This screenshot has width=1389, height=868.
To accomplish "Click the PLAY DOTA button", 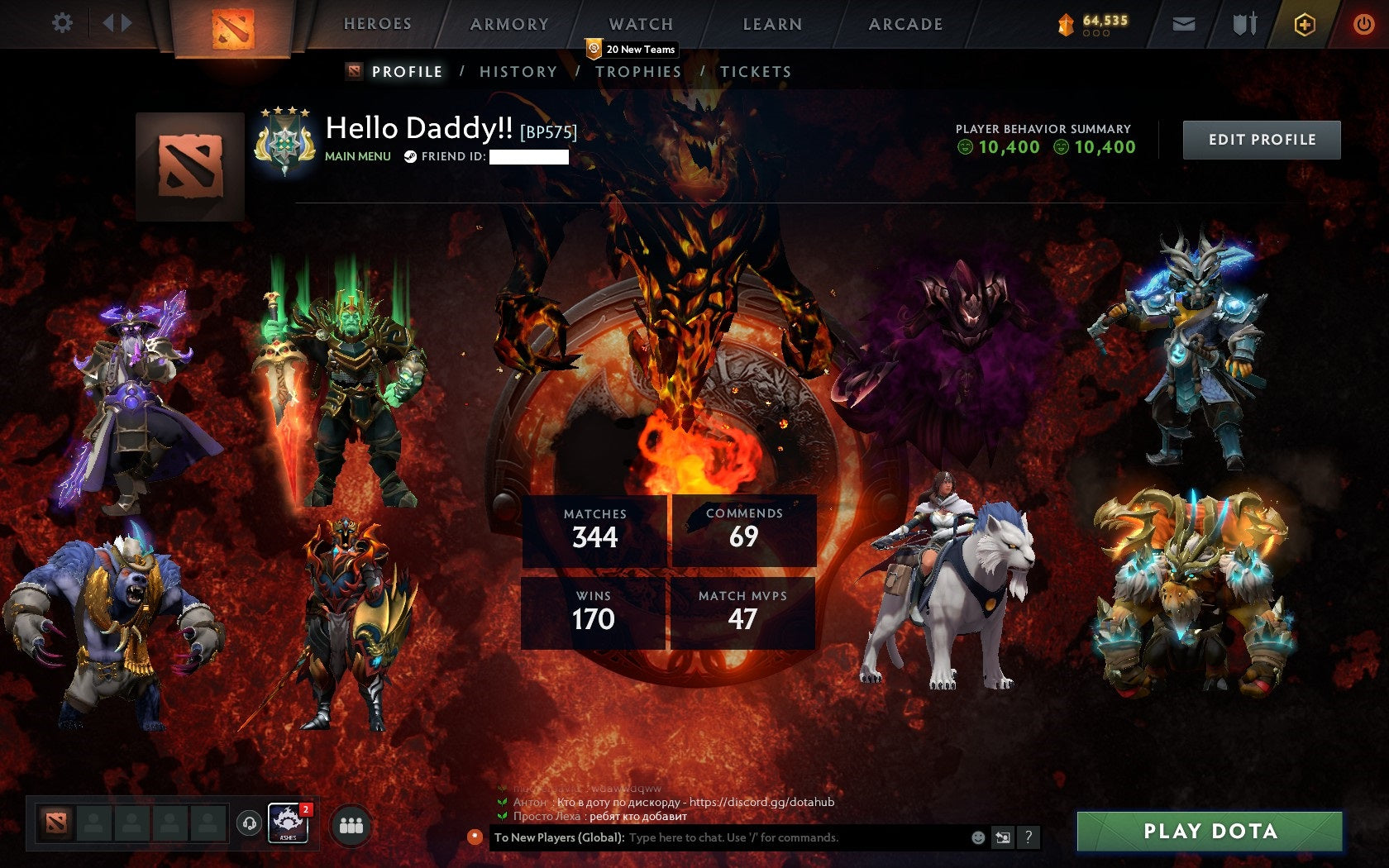I will (x=1210, y=831).
